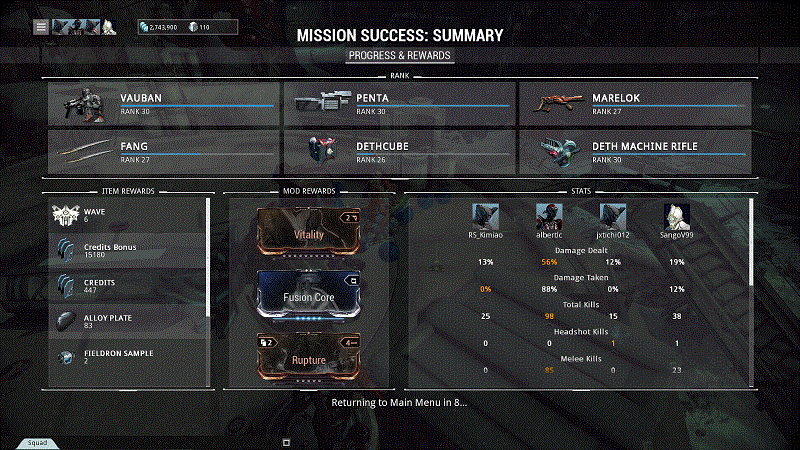The image size is (800, 450).
Task: Click the Credits Bonus reward row
Action: pos(128,250)
